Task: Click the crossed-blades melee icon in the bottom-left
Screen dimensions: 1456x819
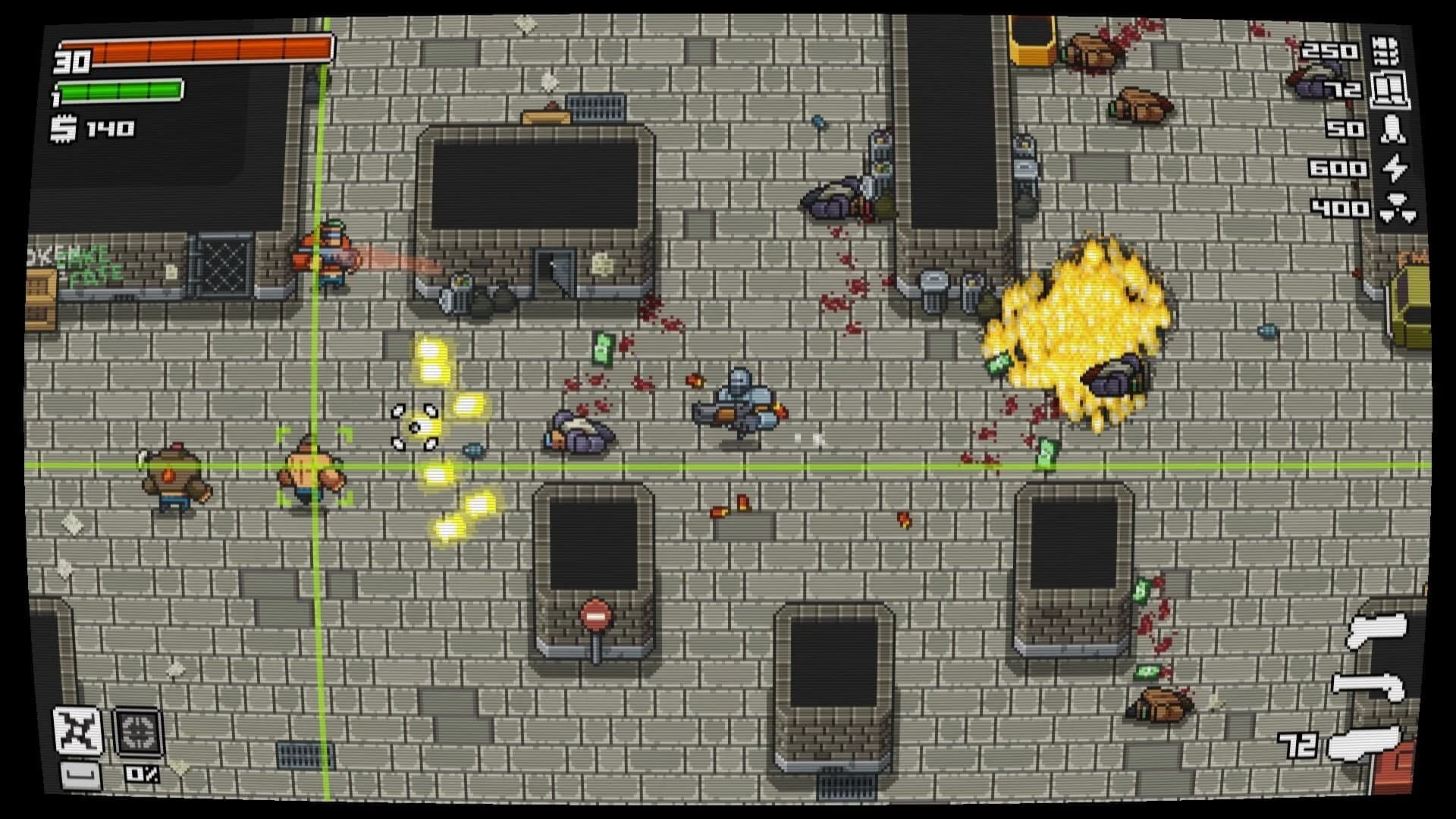Action: (78, 728)
